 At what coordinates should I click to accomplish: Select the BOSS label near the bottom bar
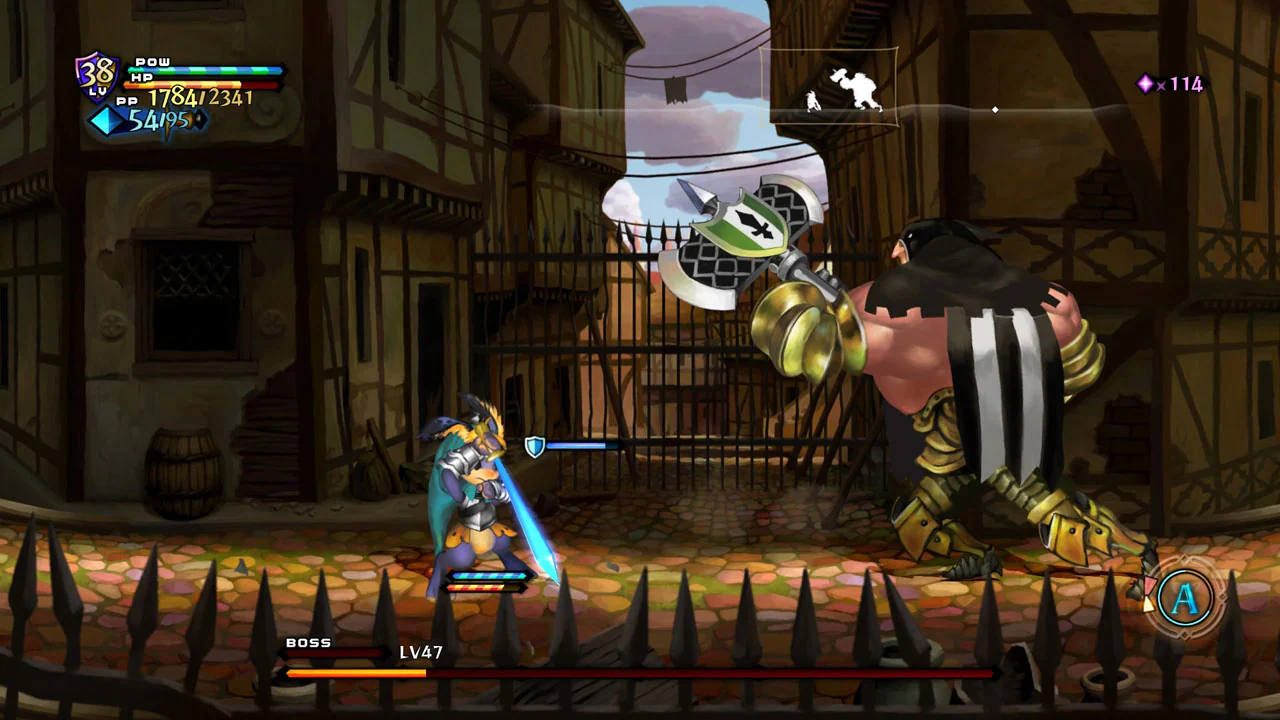pos(308,643)
